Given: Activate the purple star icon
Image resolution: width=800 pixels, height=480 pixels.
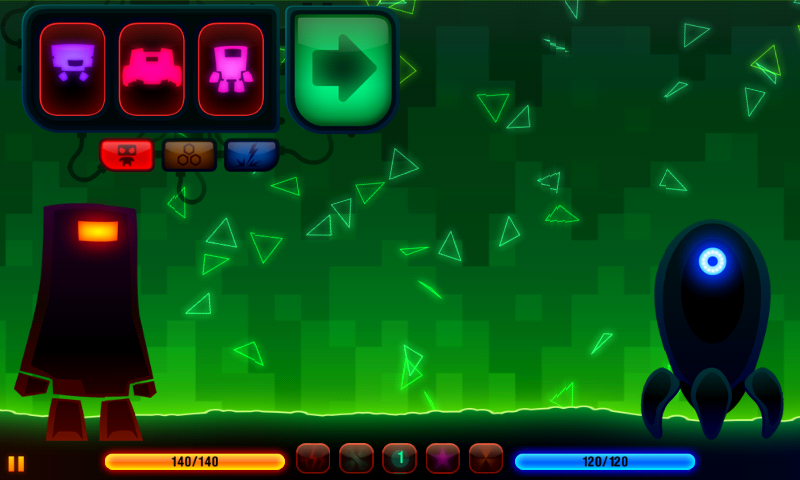Looking at the screenshot, I should pos(443,458).
